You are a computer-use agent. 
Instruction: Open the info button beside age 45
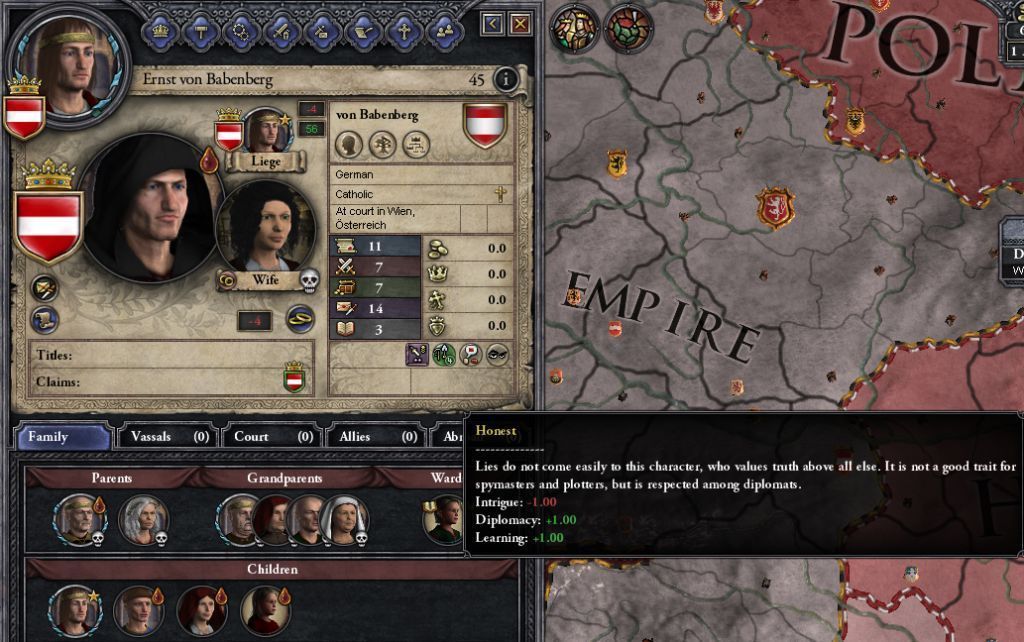point(507,80)
